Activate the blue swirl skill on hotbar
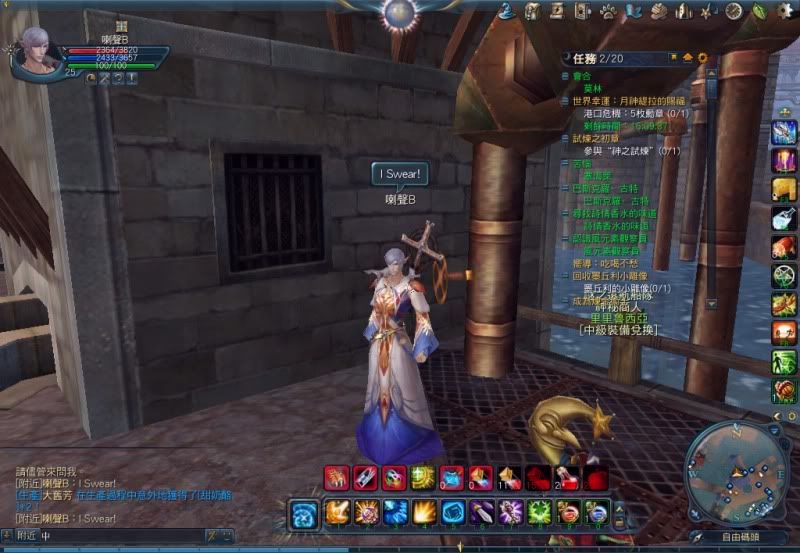 click(304, 513)
